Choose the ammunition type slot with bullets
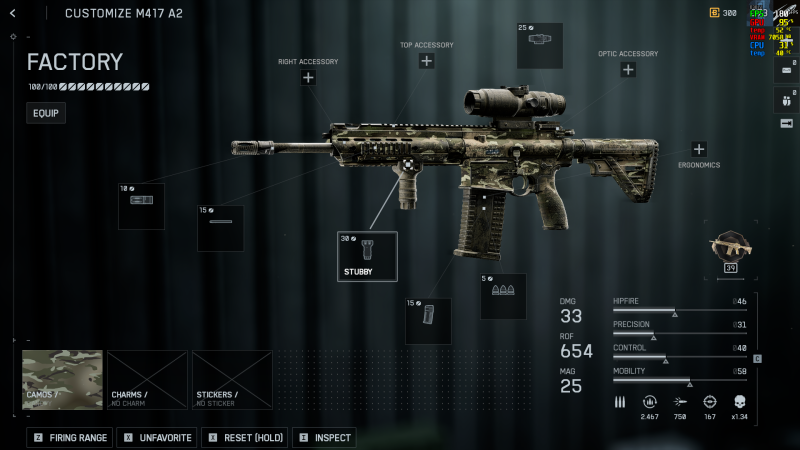 (503, 296)
